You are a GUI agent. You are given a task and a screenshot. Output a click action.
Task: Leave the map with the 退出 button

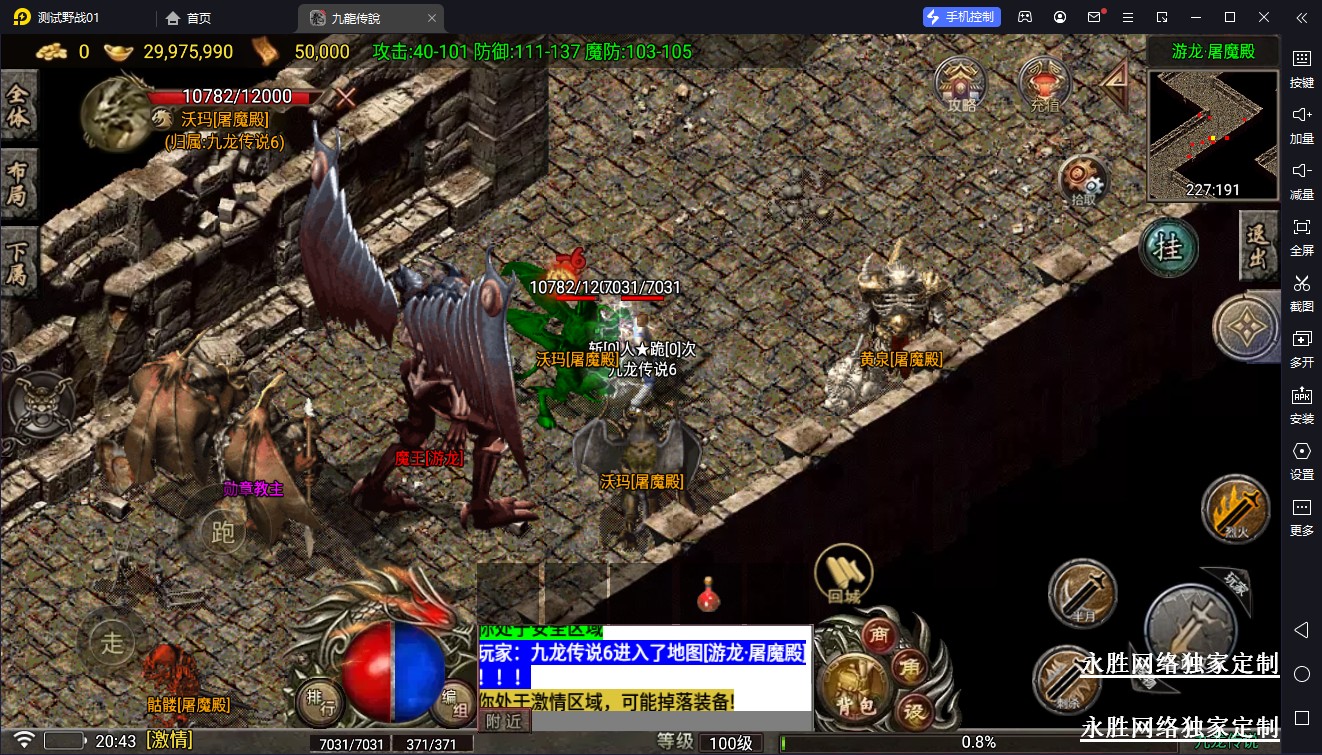tap(1258, 246)
